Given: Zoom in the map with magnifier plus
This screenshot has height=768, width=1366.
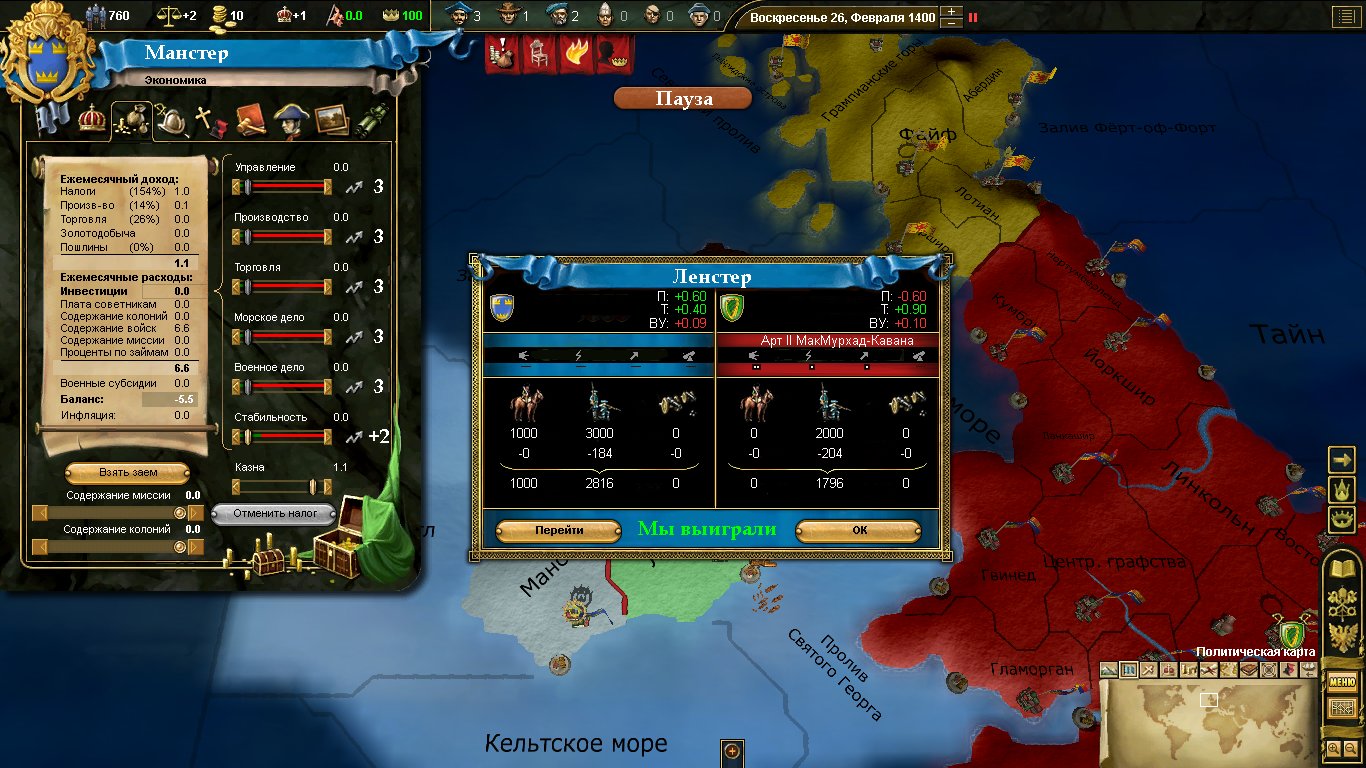Looking at the screenshot, I should [1333, 748].
